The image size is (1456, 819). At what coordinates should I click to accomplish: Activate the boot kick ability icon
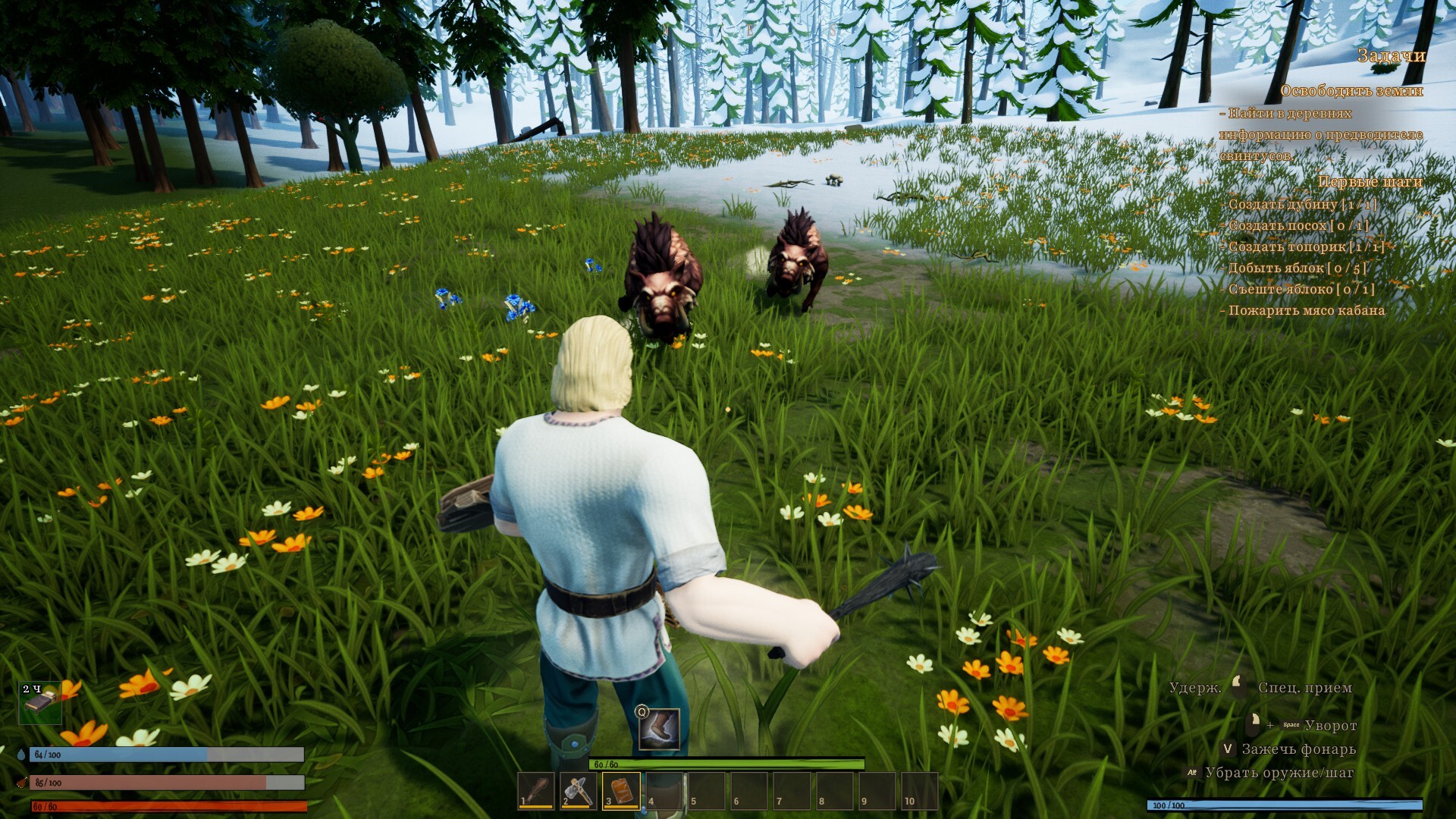[x=658, y=729]
